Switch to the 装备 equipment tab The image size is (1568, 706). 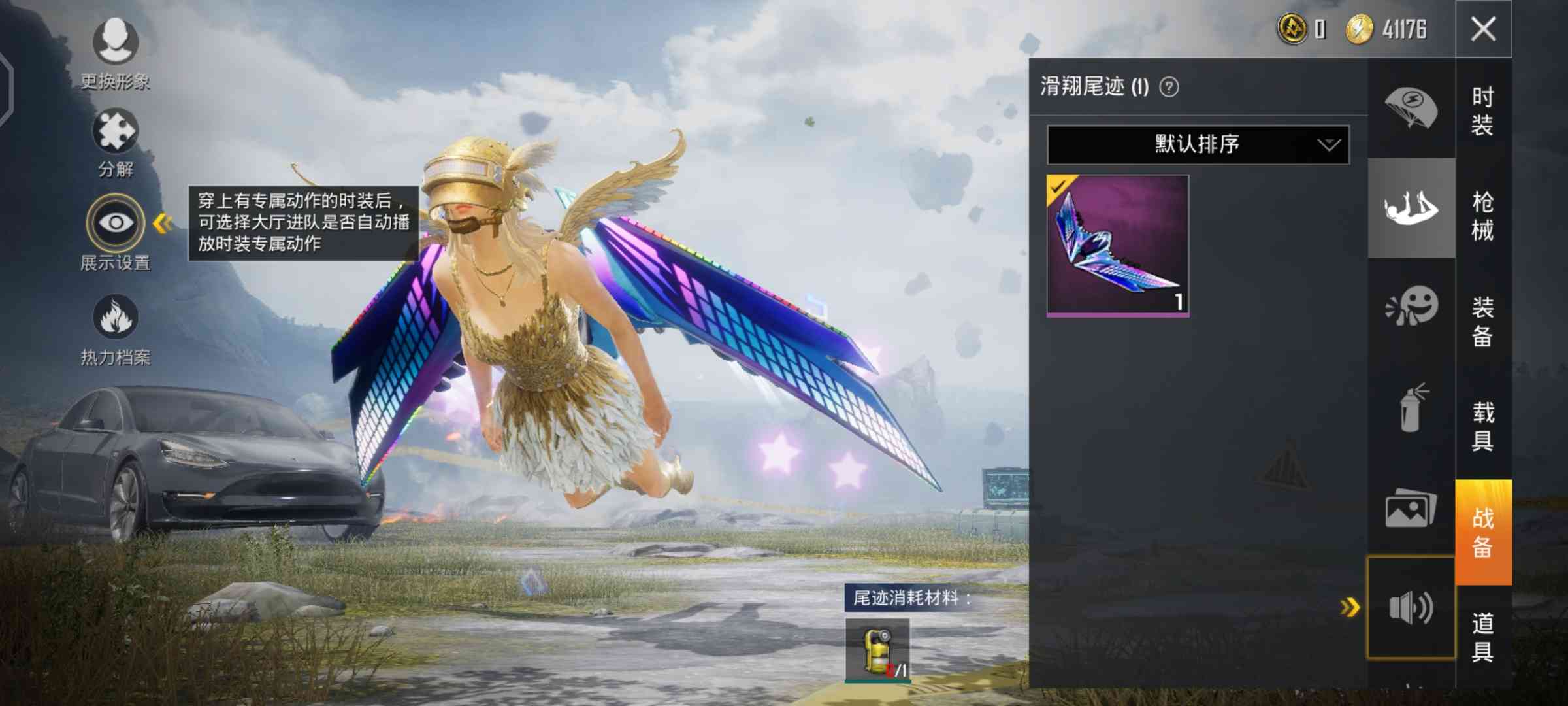(x=1482, y=322)
